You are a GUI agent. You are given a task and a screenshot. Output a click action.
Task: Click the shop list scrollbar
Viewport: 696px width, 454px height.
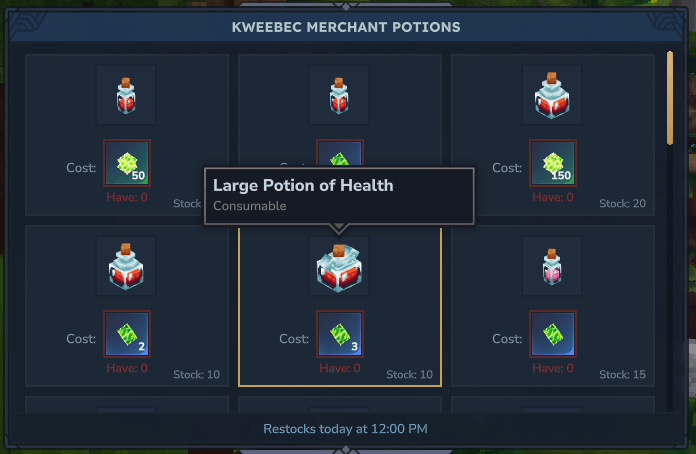pos(670,98)
